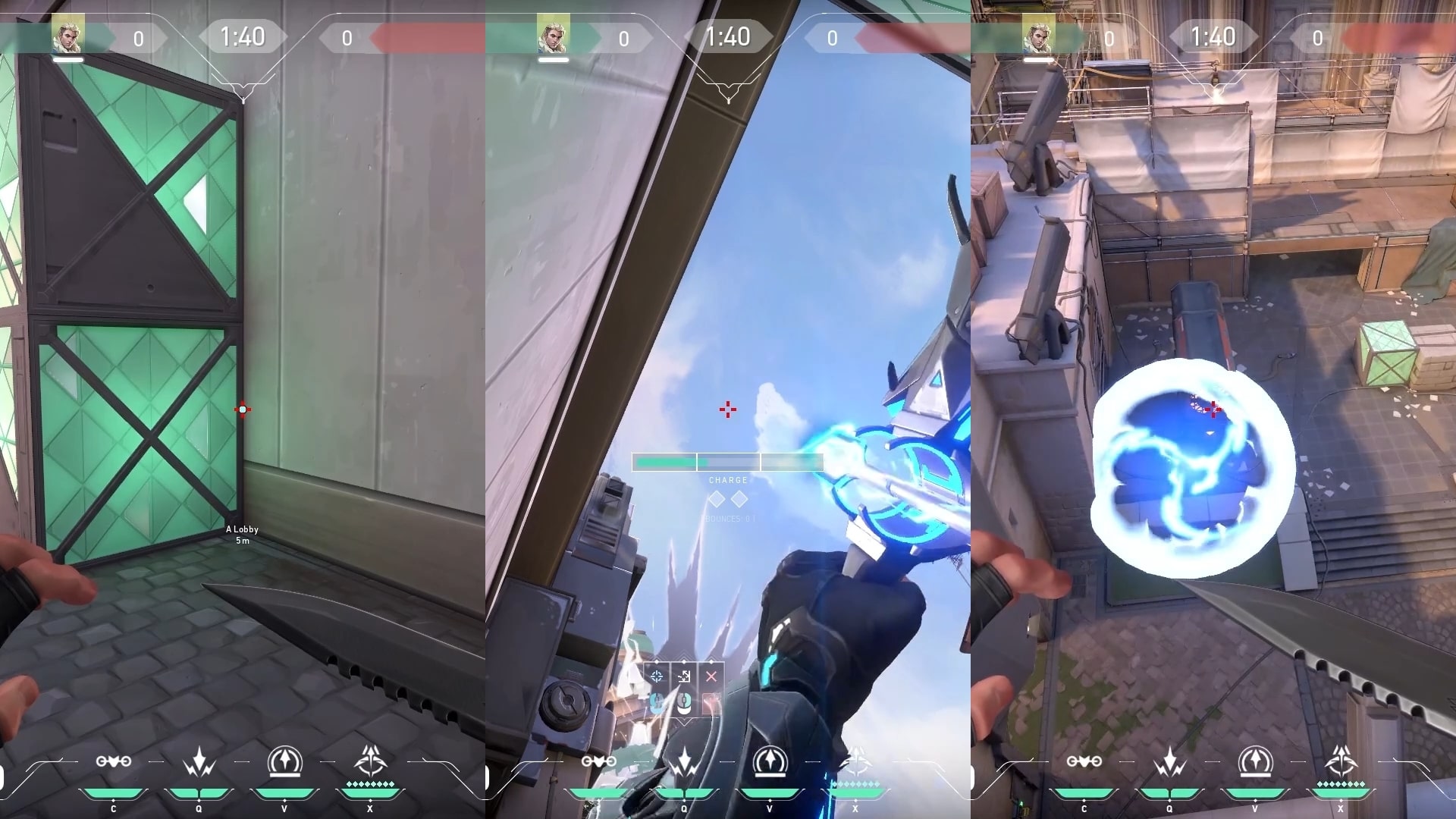Click the bounce trajectory icon in the bow overlay
1456x819 pixels.
(x=683, y=676)
